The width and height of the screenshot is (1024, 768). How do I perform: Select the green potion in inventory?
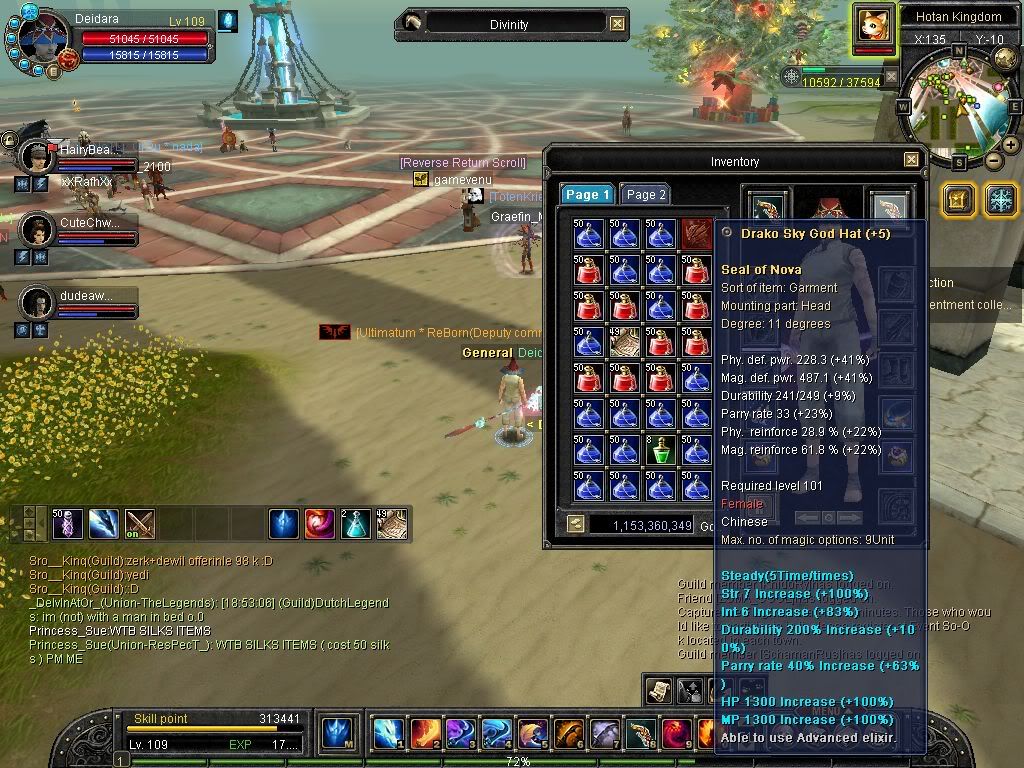point(659,450)
